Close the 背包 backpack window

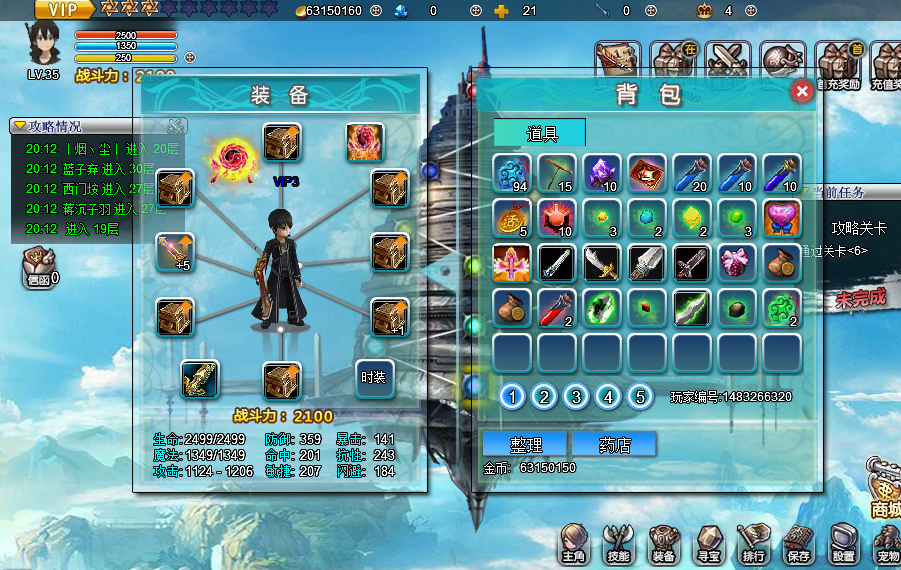tap(801, 92)
